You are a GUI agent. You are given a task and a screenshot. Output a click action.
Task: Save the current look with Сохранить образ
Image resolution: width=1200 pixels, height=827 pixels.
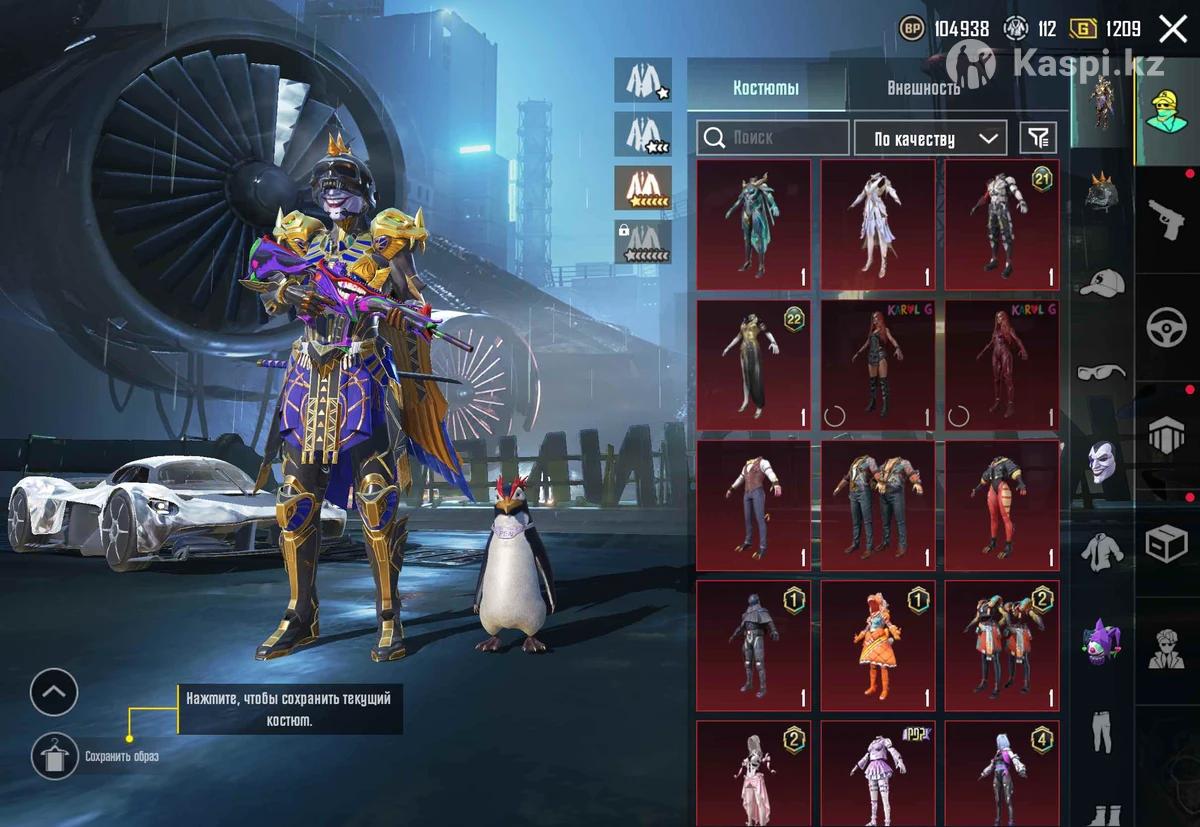point(55,756)
